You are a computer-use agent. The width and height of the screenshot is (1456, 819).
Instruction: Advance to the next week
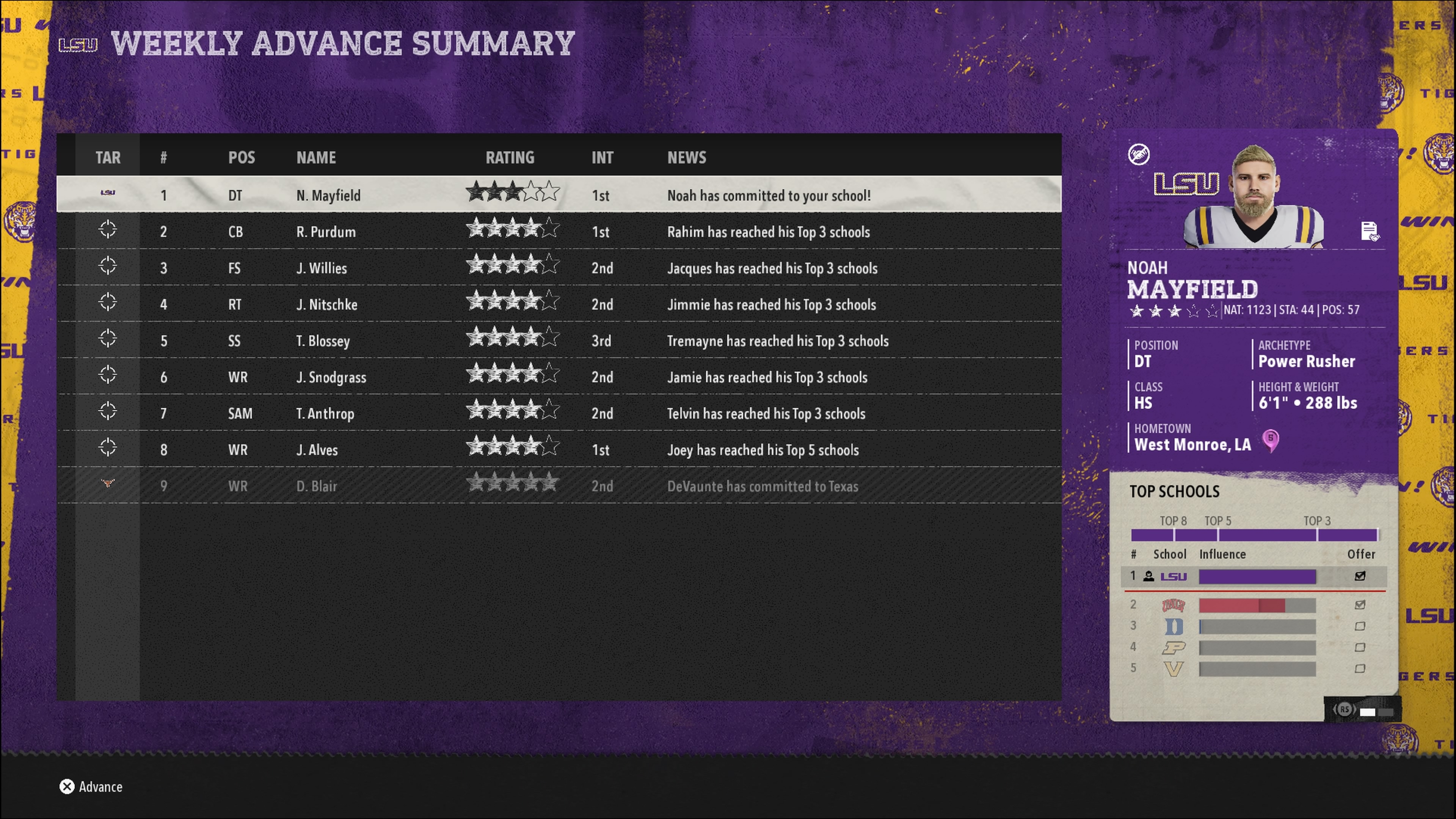(91, 787)
